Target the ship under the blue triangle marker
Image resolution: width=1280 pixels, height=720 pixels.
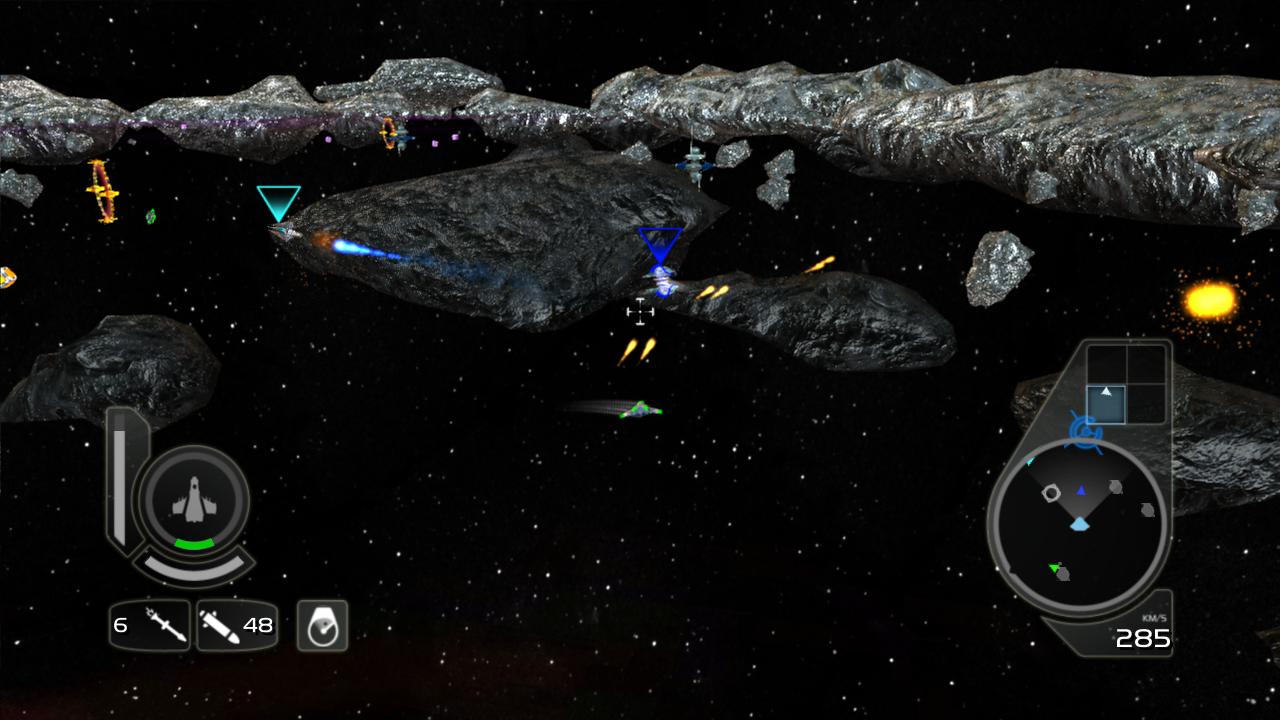point(661,280)
